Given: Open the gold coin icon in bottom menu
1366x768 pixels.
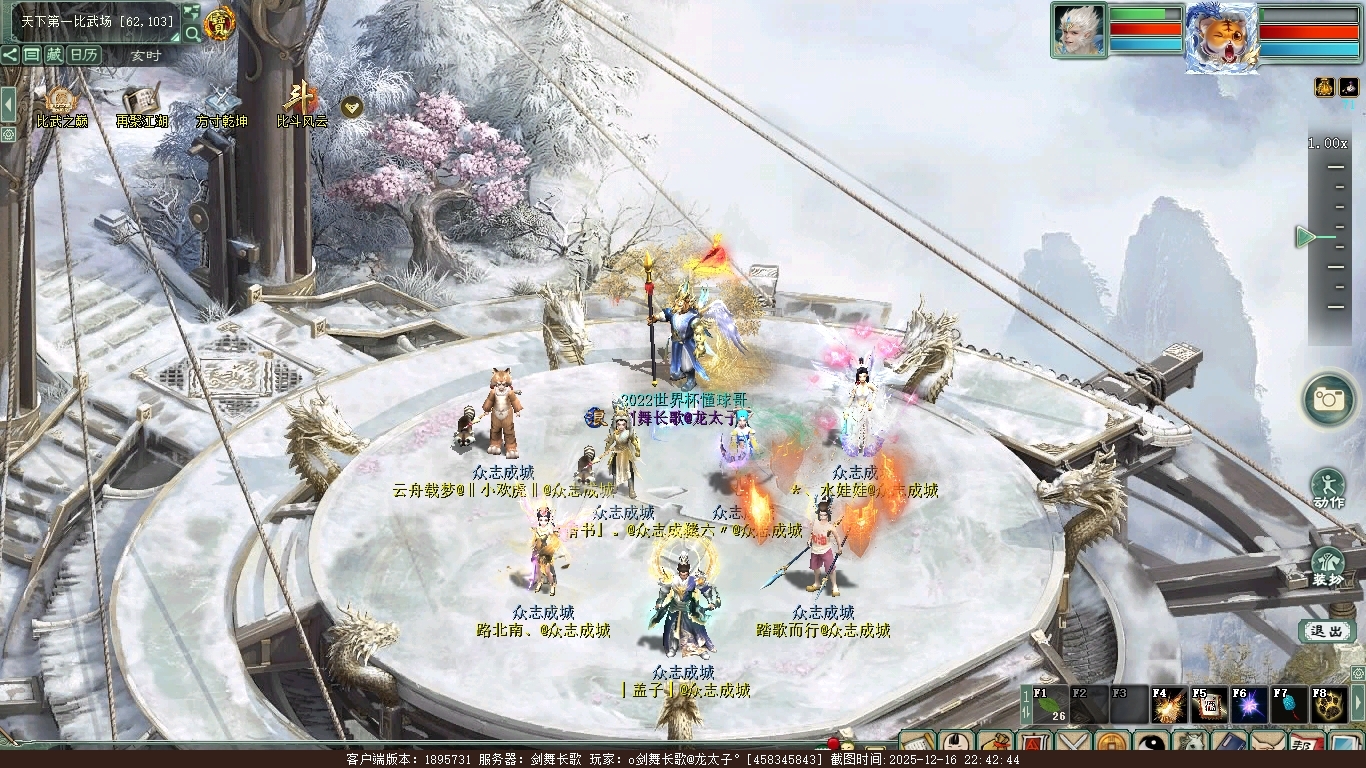Looking at the screenshot, I should [x=1111, y=744].
